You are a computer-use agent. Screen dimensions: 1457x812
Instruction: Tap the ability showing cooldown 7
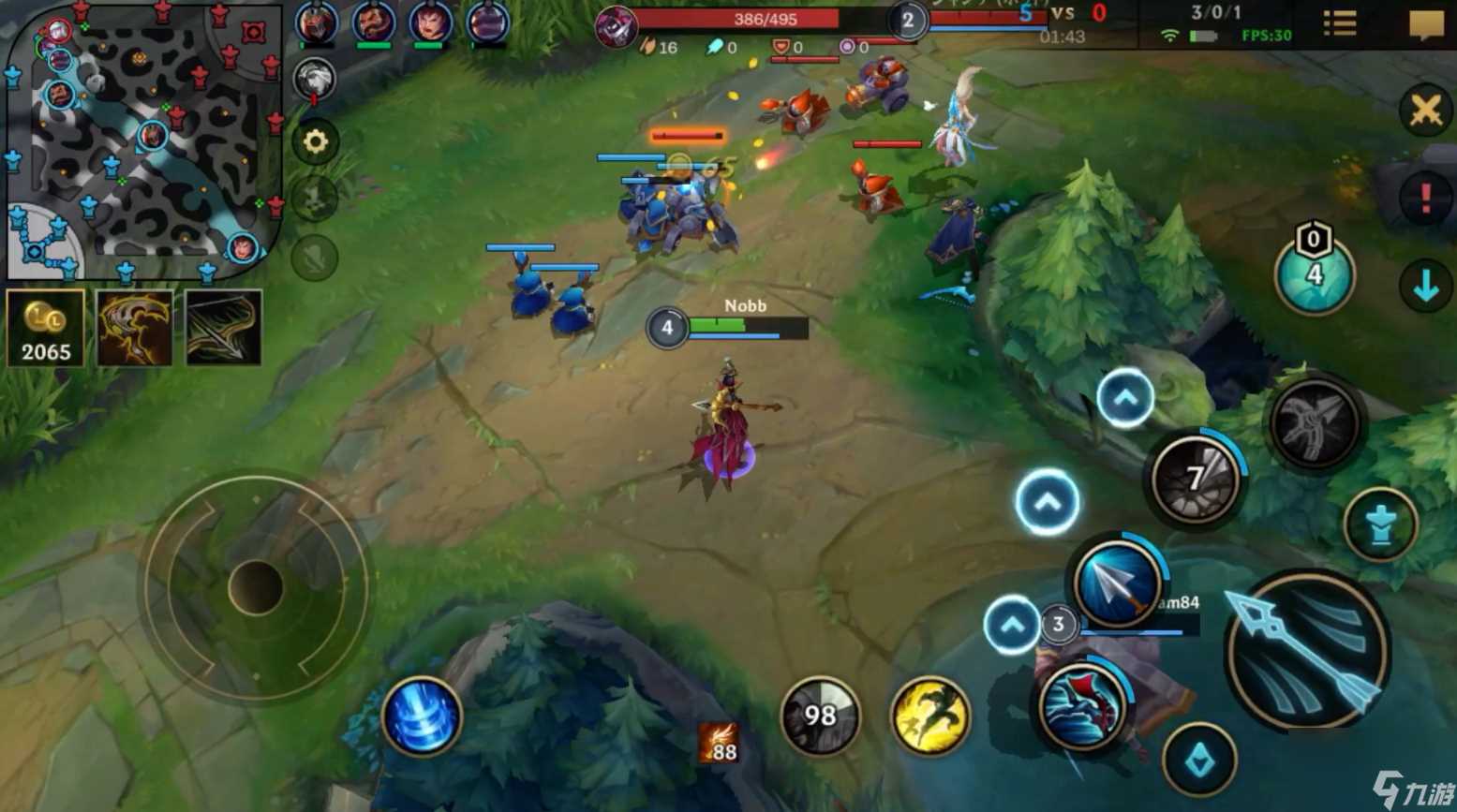pos(1195,480)
